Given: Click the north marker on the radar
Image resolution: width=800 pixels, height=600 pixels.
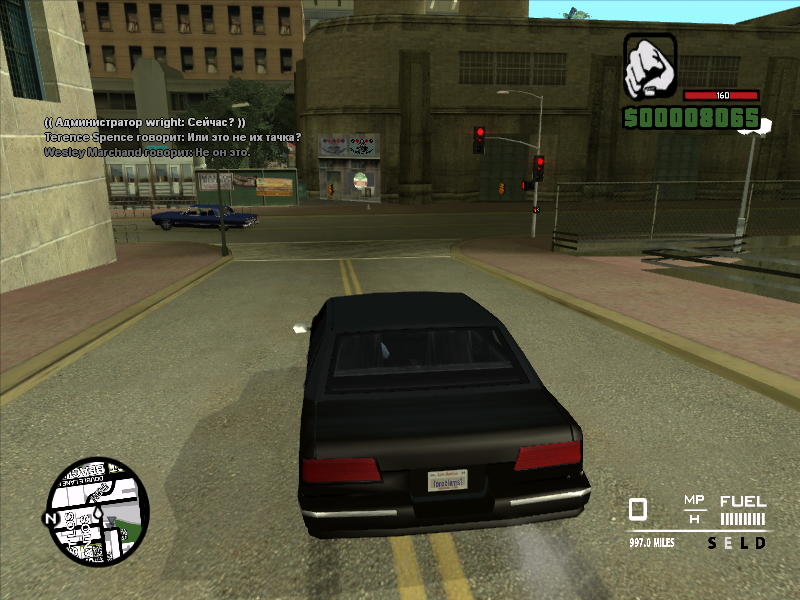Looking at the screenshot, I should [x=51, y=519].
